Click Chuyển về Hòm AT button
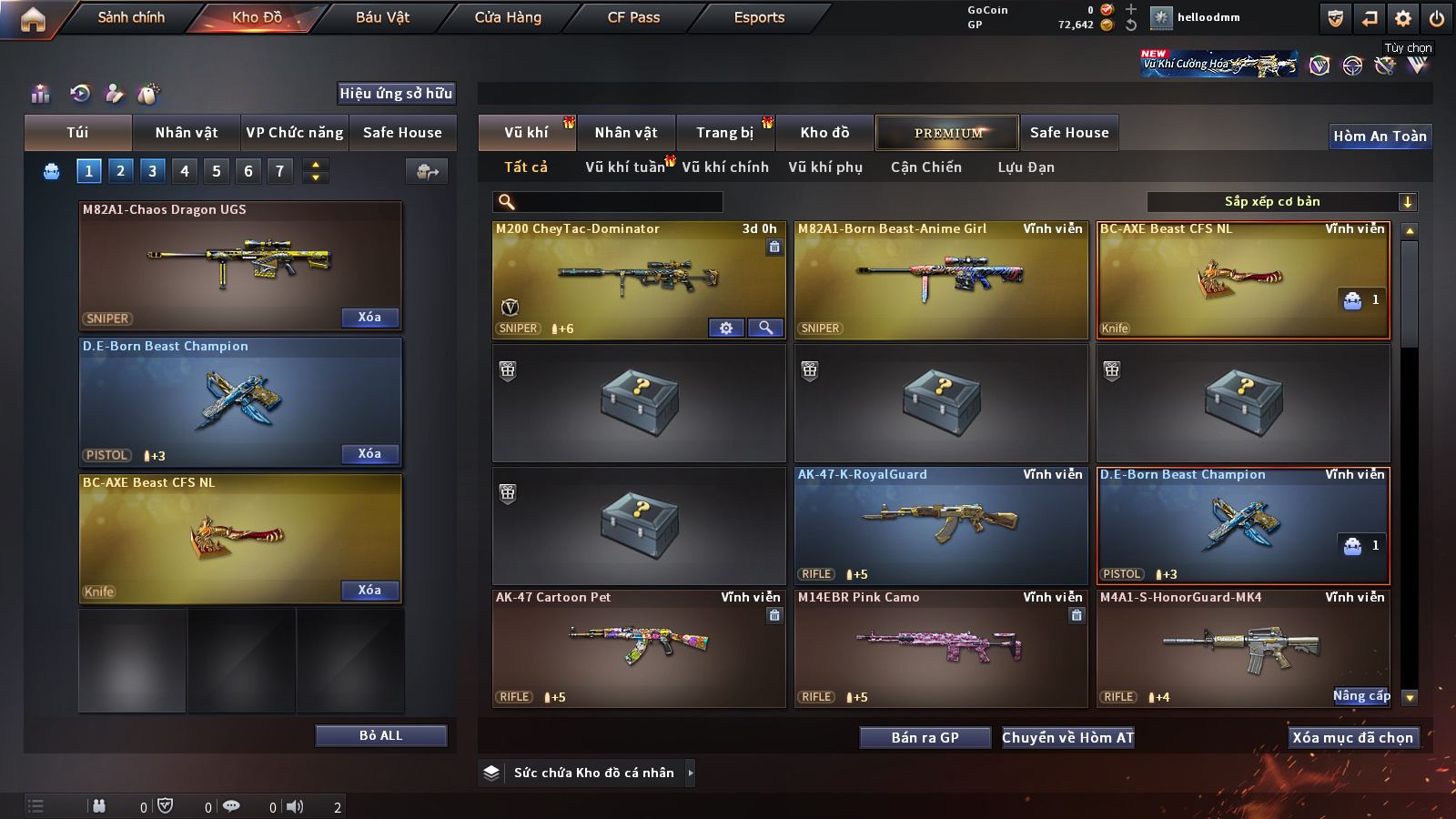Screen dimensions: 1456x819 (1067, 737)
